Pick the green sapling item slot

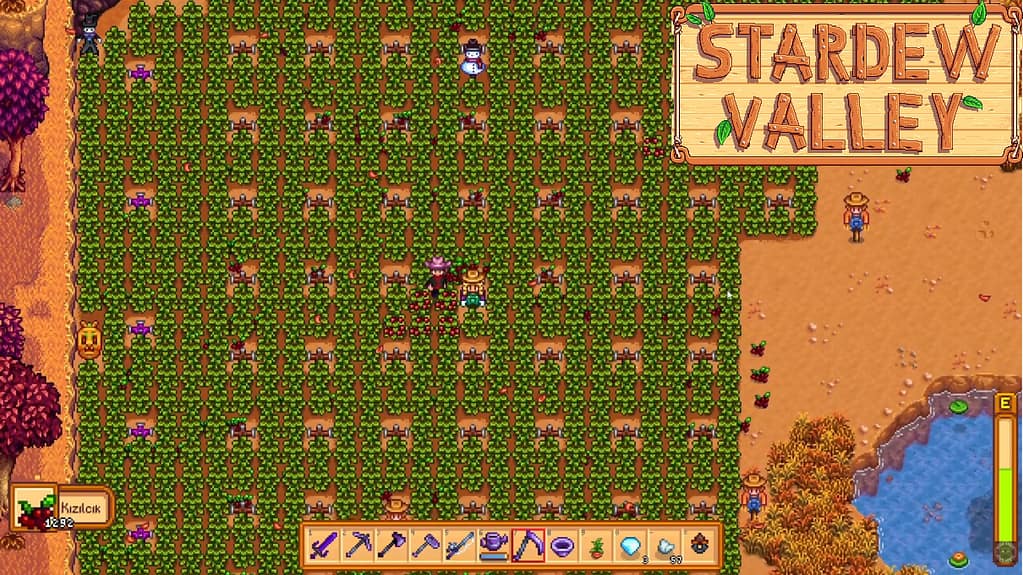point(596,545)
